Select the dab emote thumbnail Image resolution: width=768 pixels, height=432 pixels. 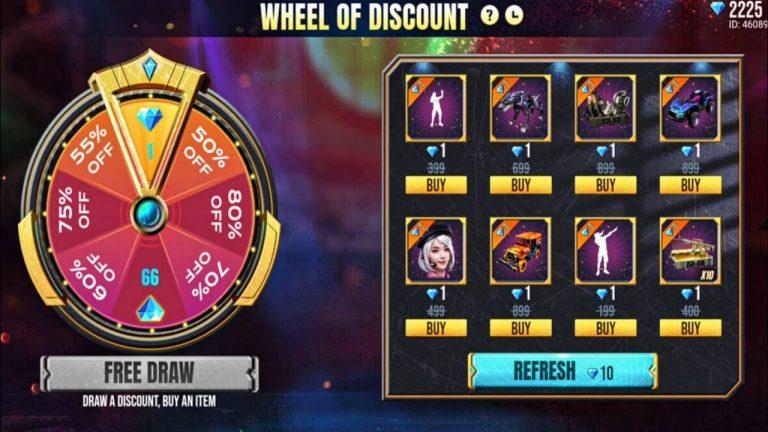[x=605, y=249]
